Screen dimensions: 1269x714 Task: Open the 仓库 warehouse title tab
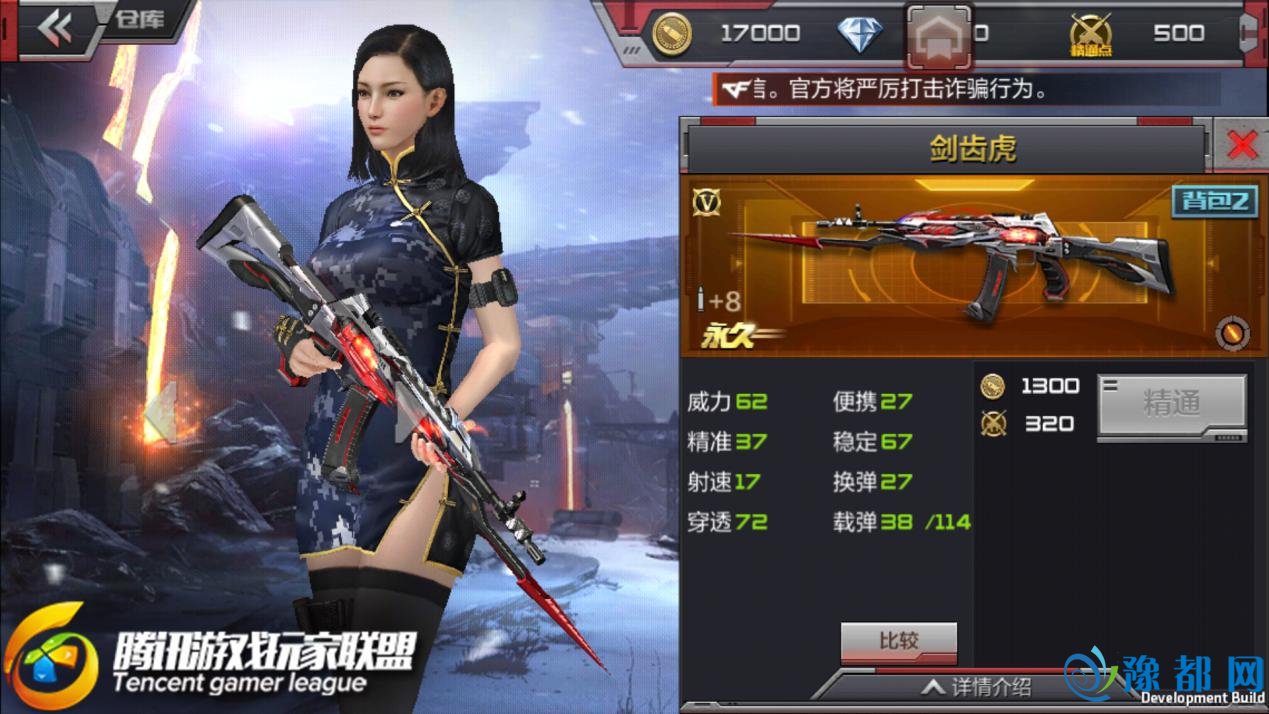click(x=139, y=21)
